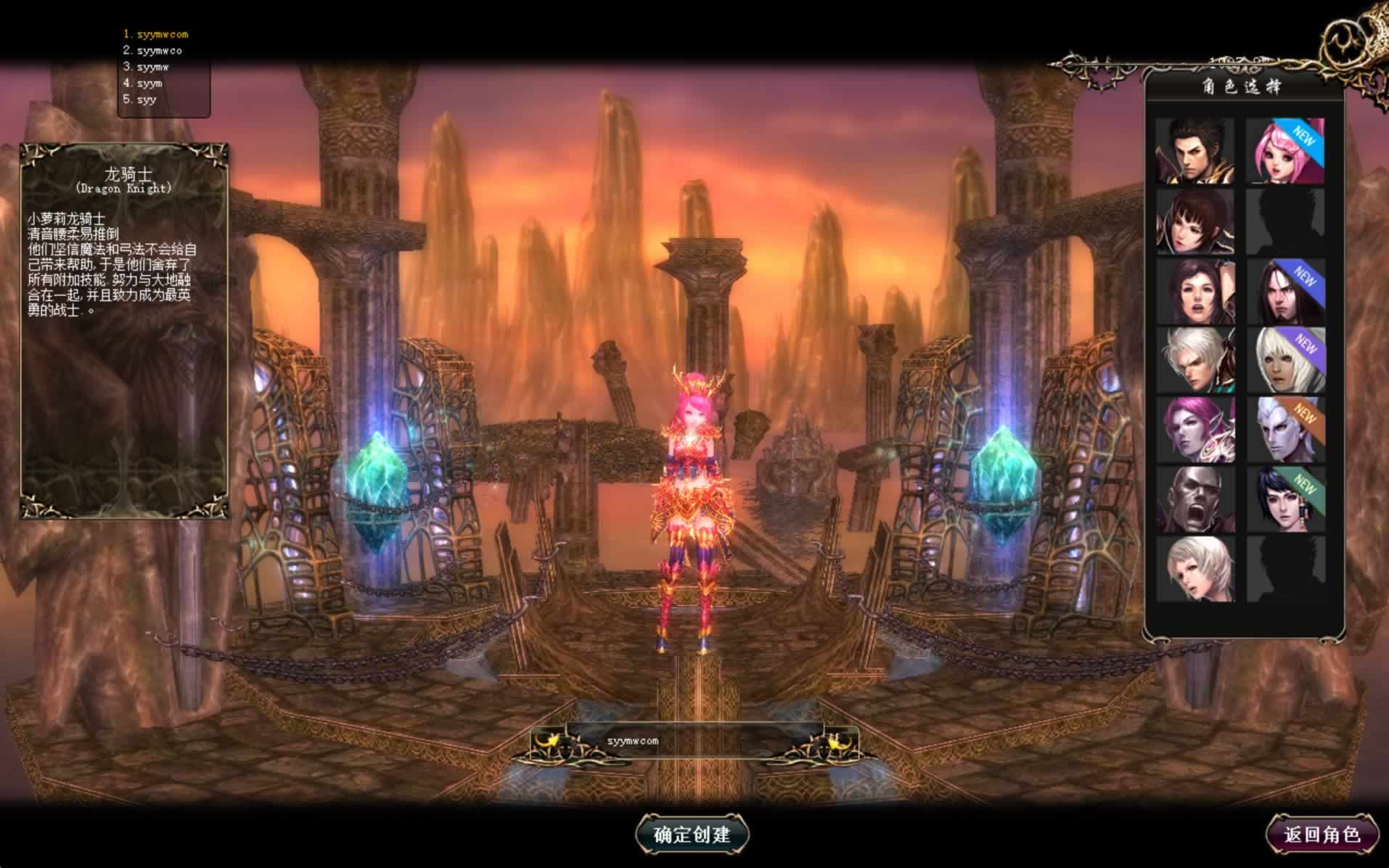
Task: Choose the pink-haired girl portrait
Action: pyautogui.click(x=1284, y=151)
